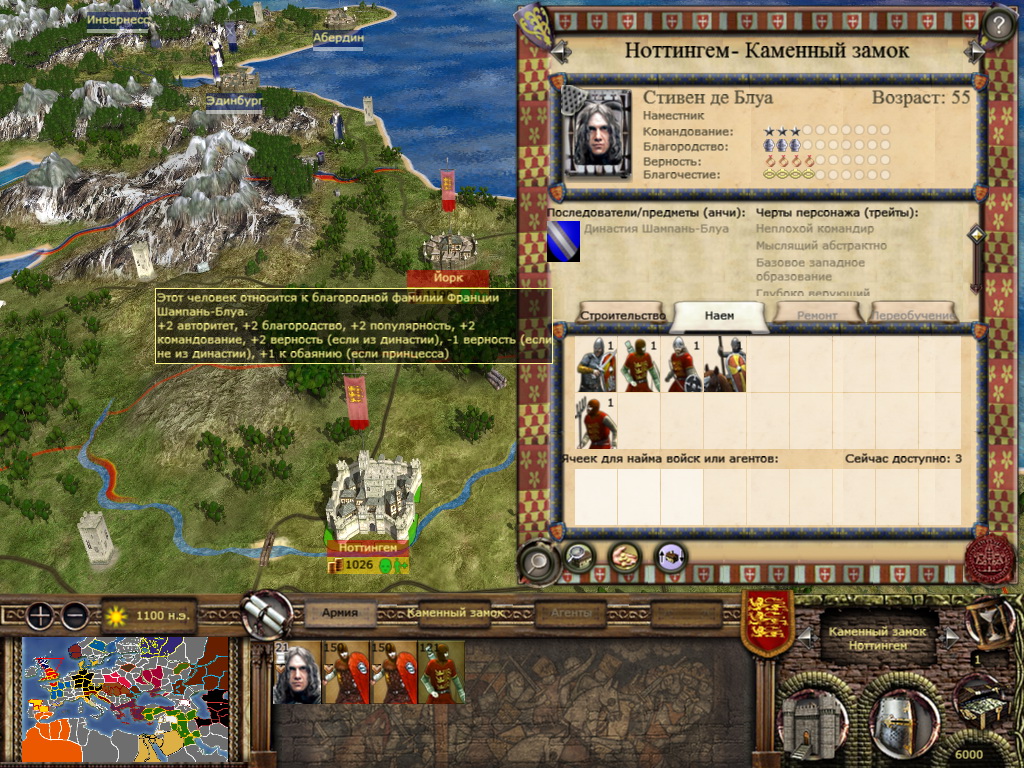Go to next settlement with right arrow
The width and height of the screenshot is (1024, 768).
973,50
